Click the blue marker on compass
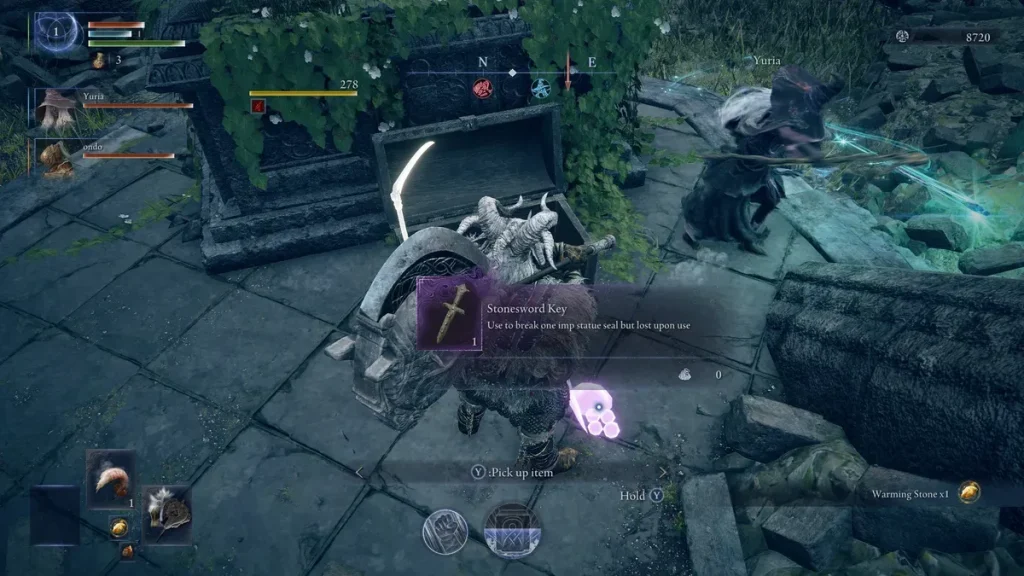This screenshot has width=1024, height=576. (x=540, y=88)
